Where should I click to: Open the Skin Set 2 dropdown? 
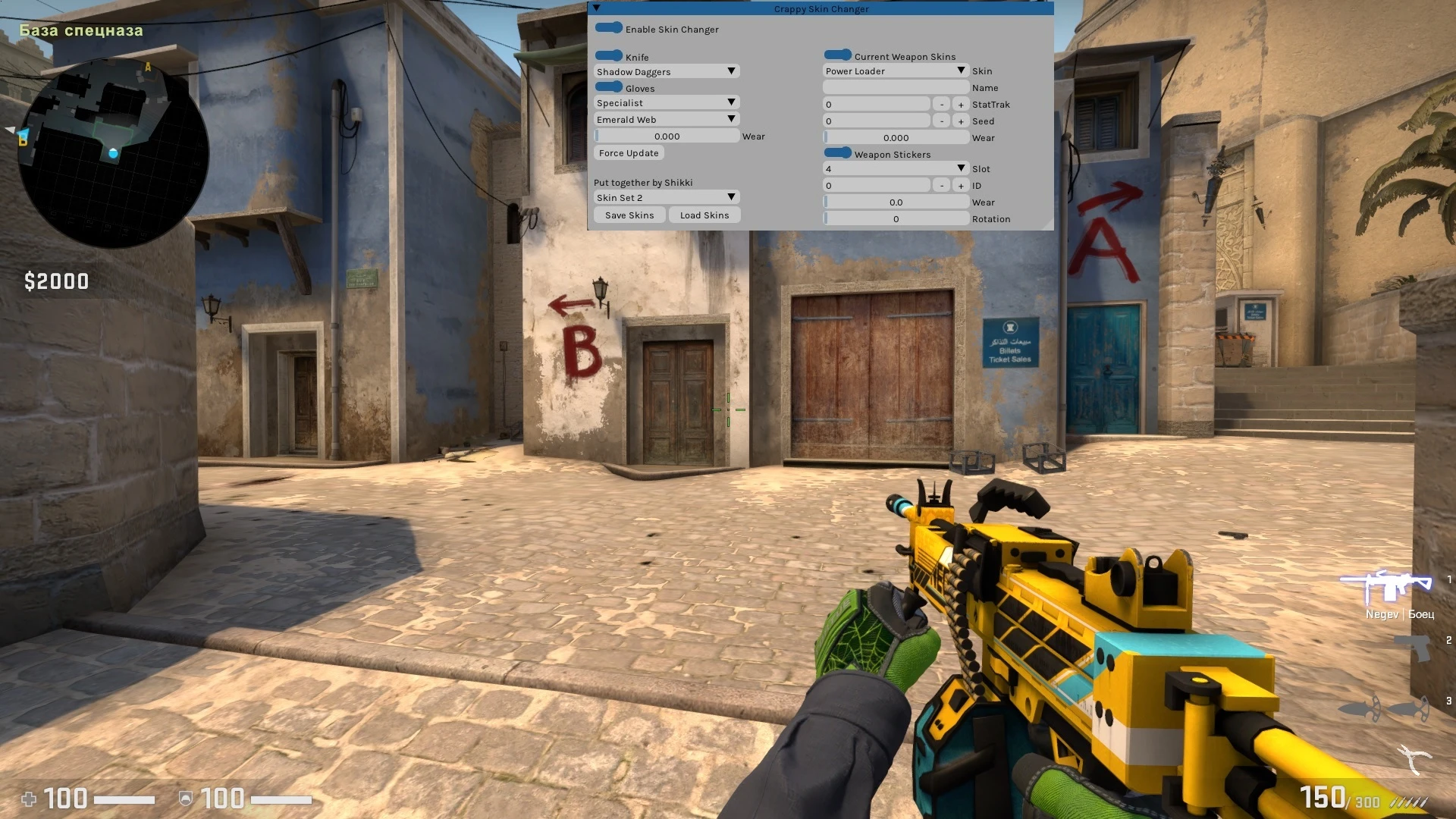(x=666, y=196)
